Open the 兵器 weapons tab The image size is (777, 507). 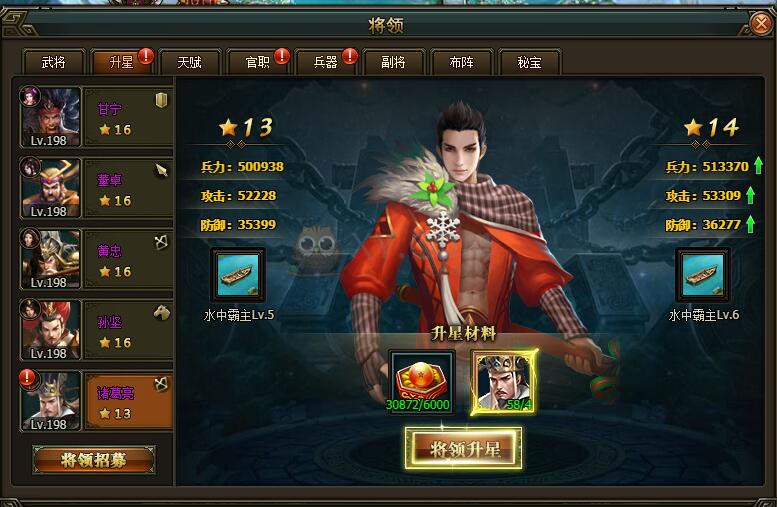coord(325,62)
